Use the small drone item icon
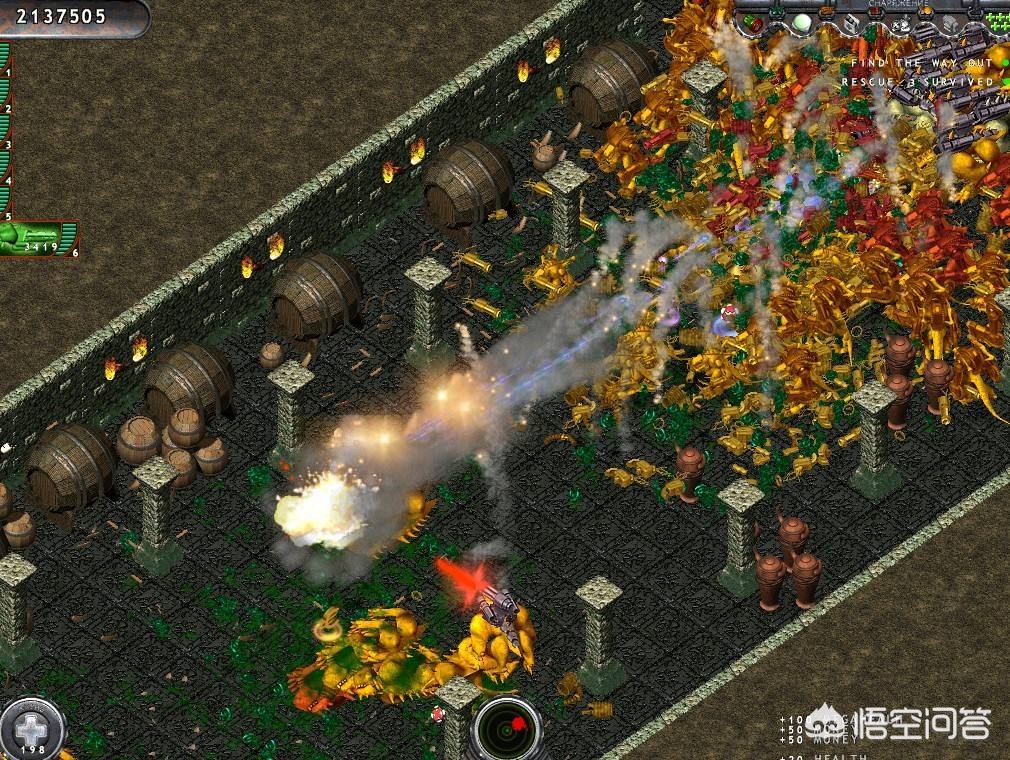 [902, 22]
